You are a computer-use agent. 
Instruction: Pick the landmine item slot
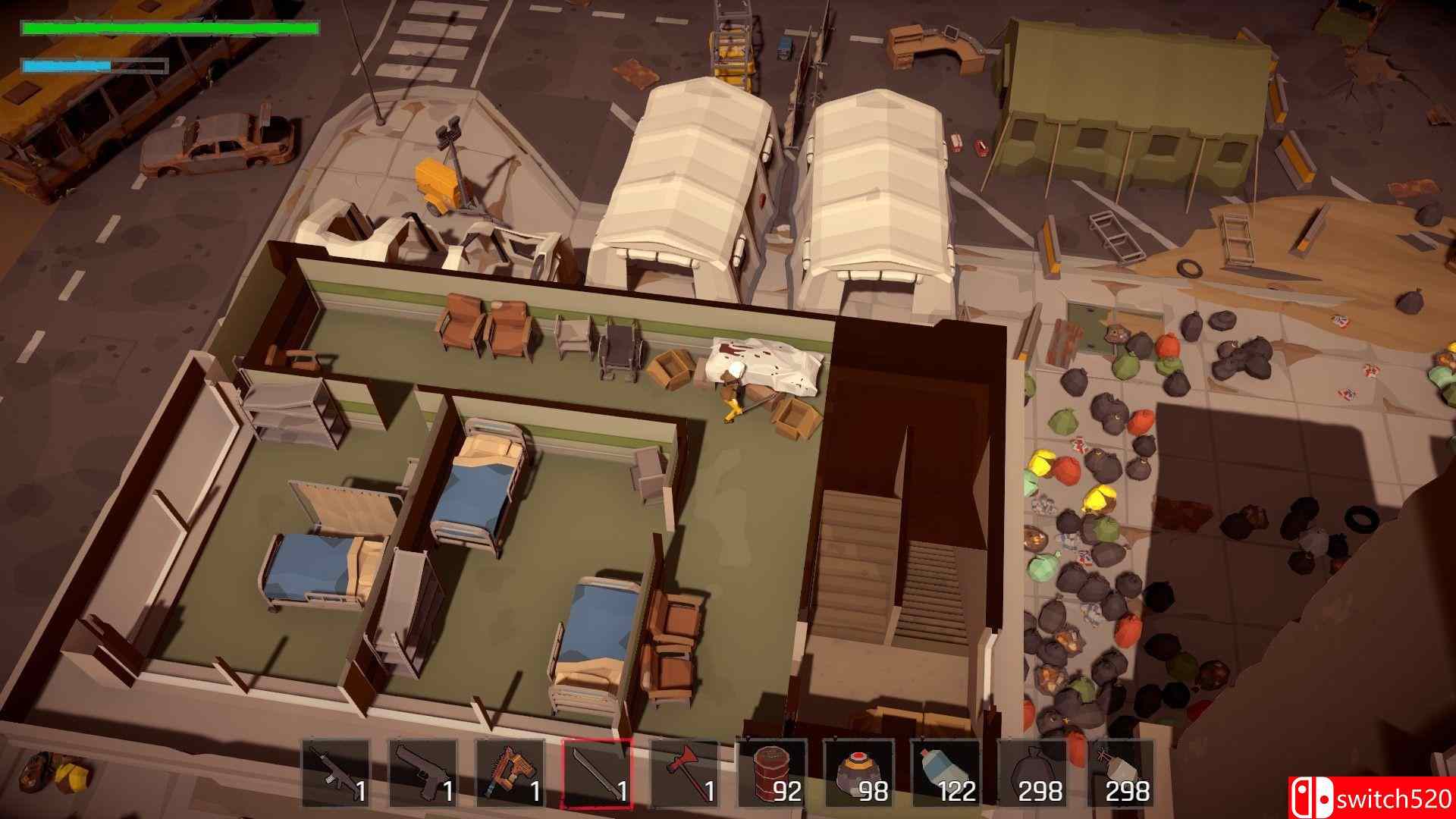pos(858,773)
